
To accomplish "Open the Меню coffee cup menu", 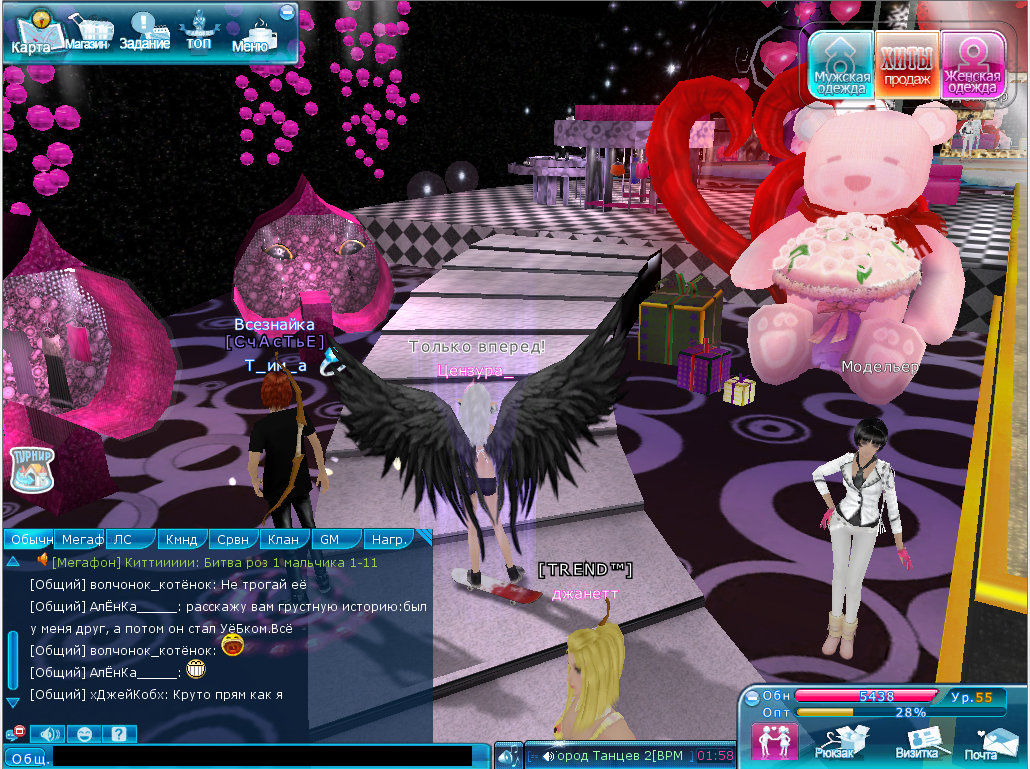I will (x=251, y=34).
